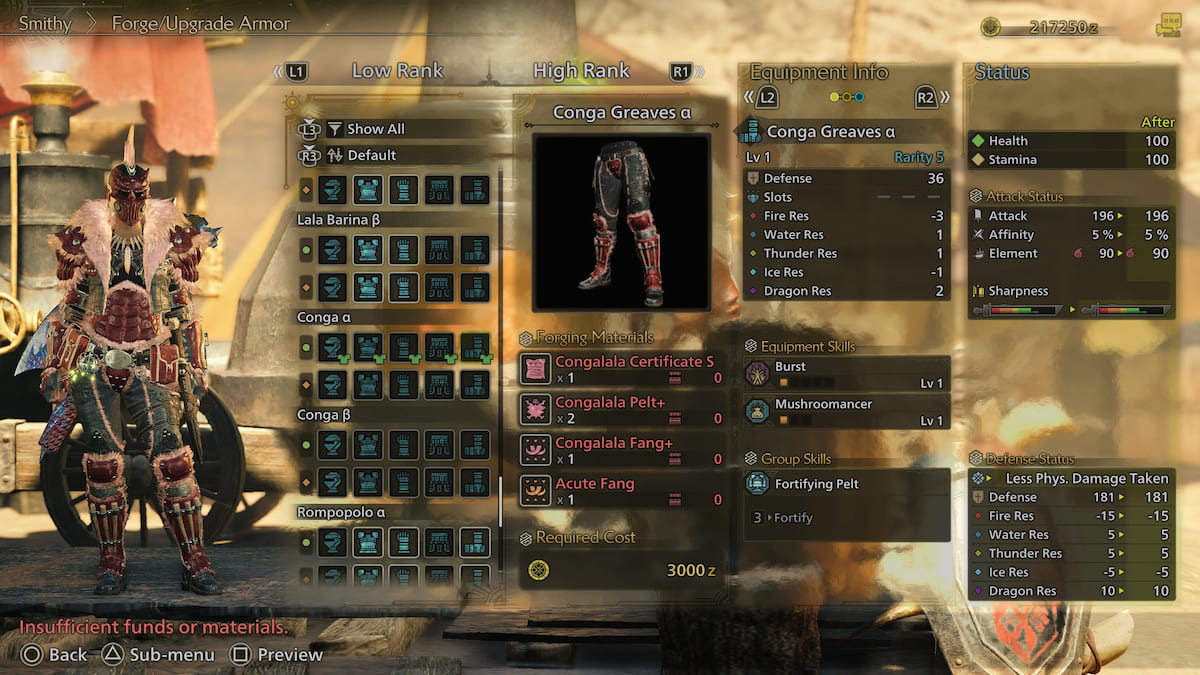Go back to Smithy in the breadcrumb
1200x675 pixels.
(x=45, y=23)
